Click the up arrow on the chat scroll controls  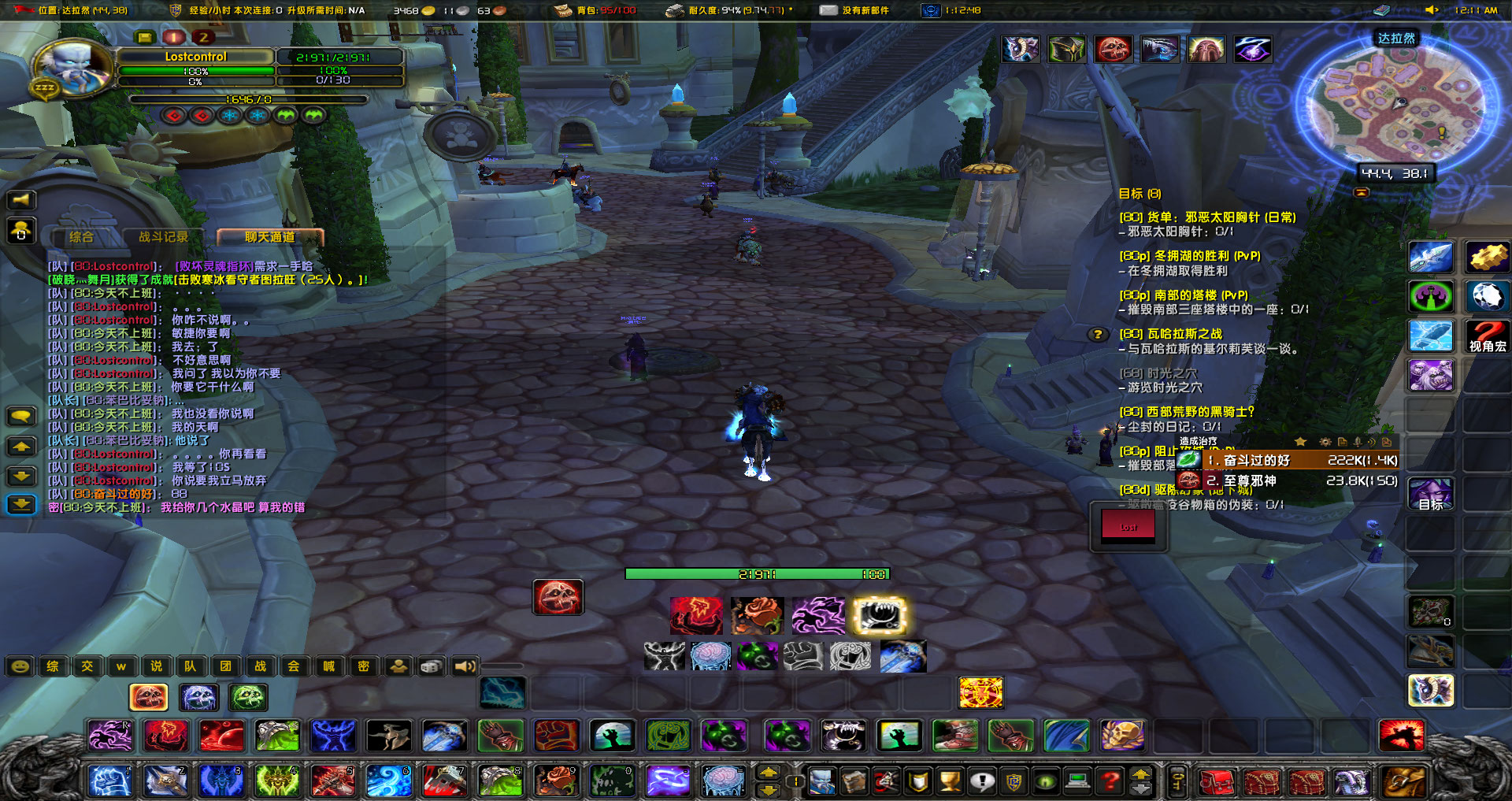[x=21, y=446]
